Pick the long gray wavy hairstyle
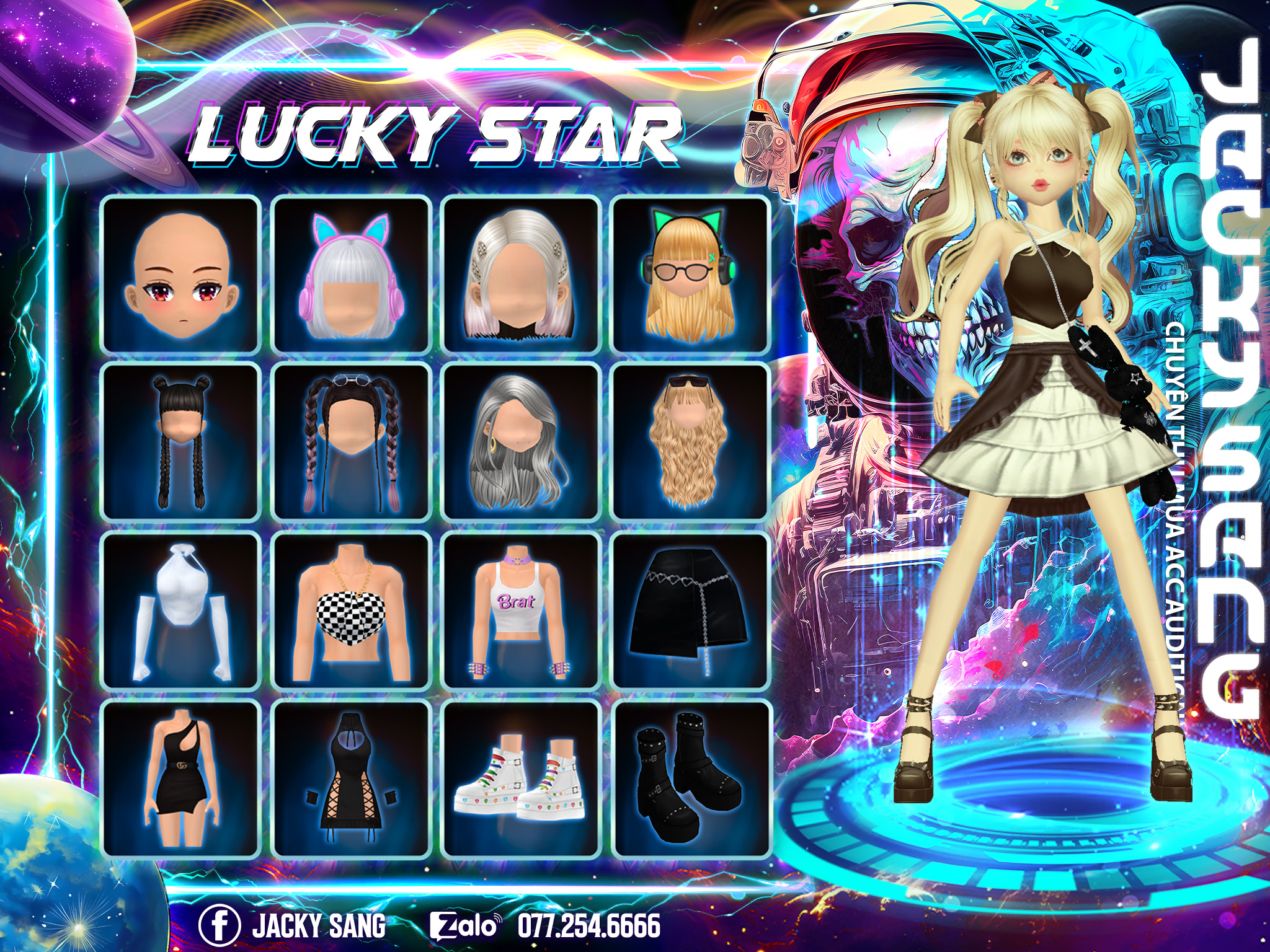Screen dimensions: 1270x952 click(521, 443)
